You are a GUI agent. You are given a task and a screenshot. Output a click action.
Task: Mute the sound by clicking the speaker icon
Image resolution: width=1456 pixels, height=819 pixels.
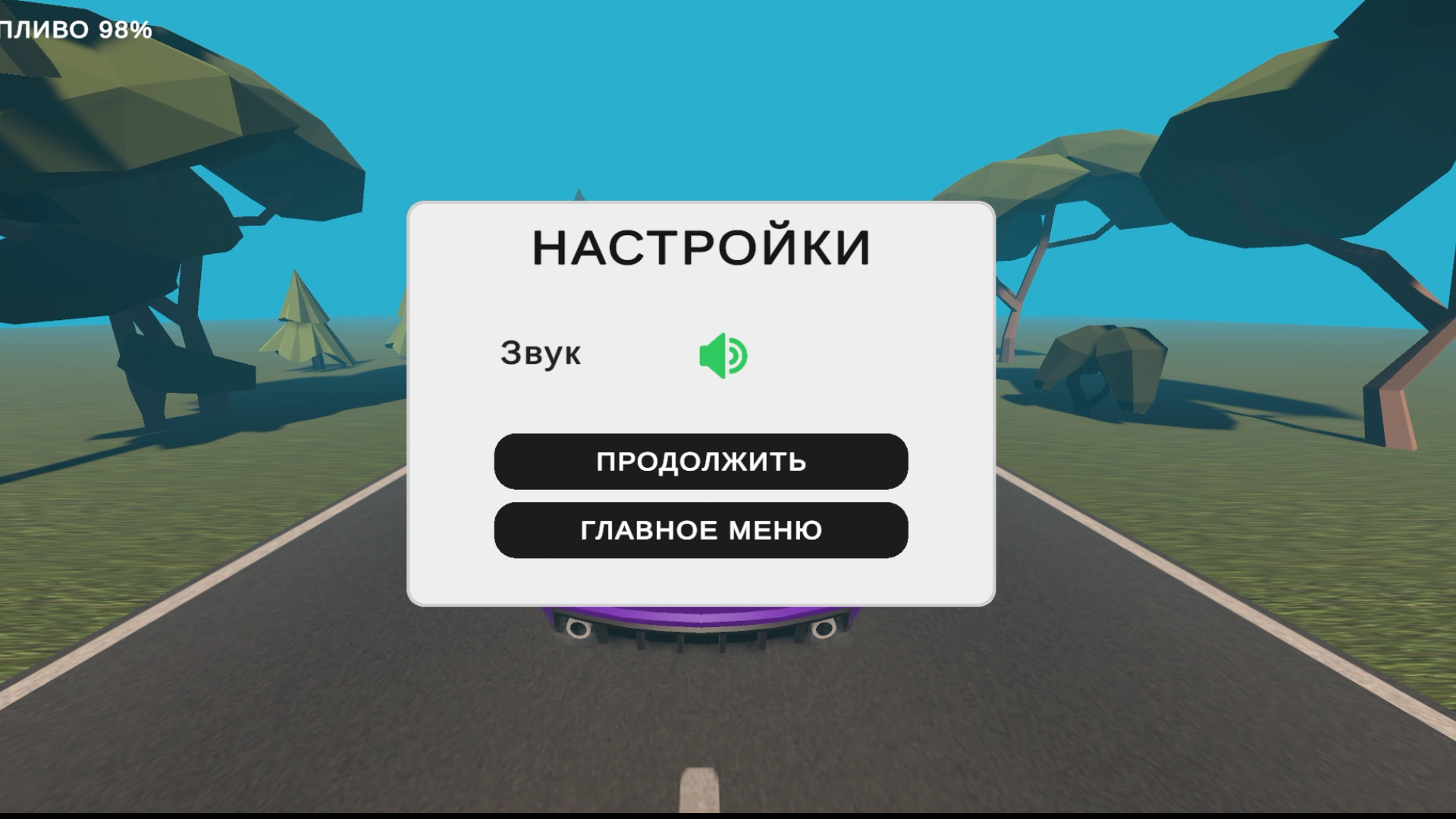coord(723,355)
